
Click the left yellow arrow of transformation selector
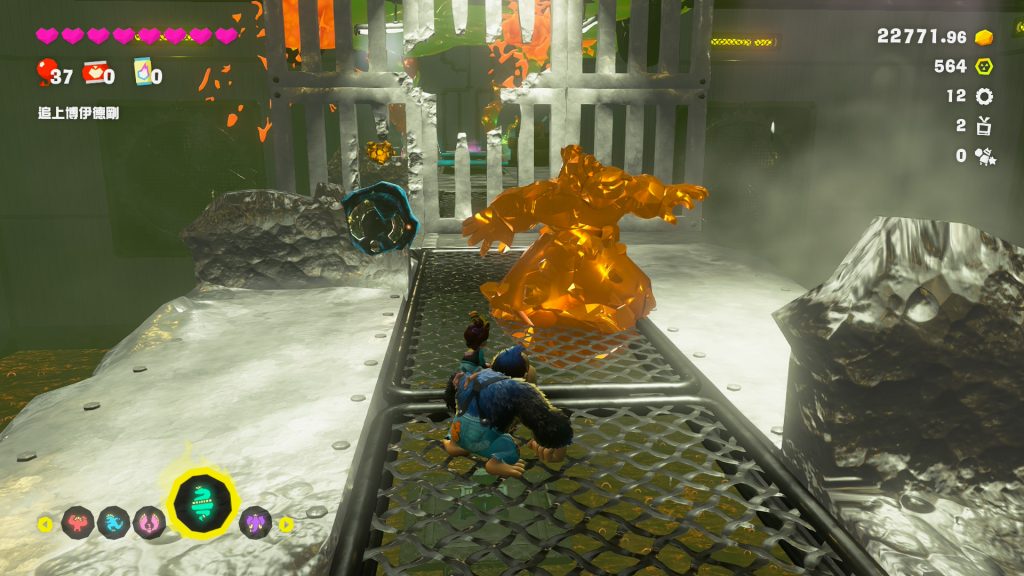[x=45, y=523]
